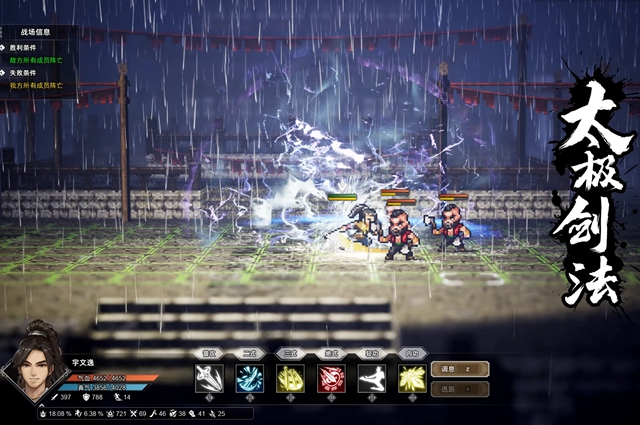Expand the 失败条件 defeat condition entry
The width and height of the screenshot is (640, 425).
[x=24, y=73]
